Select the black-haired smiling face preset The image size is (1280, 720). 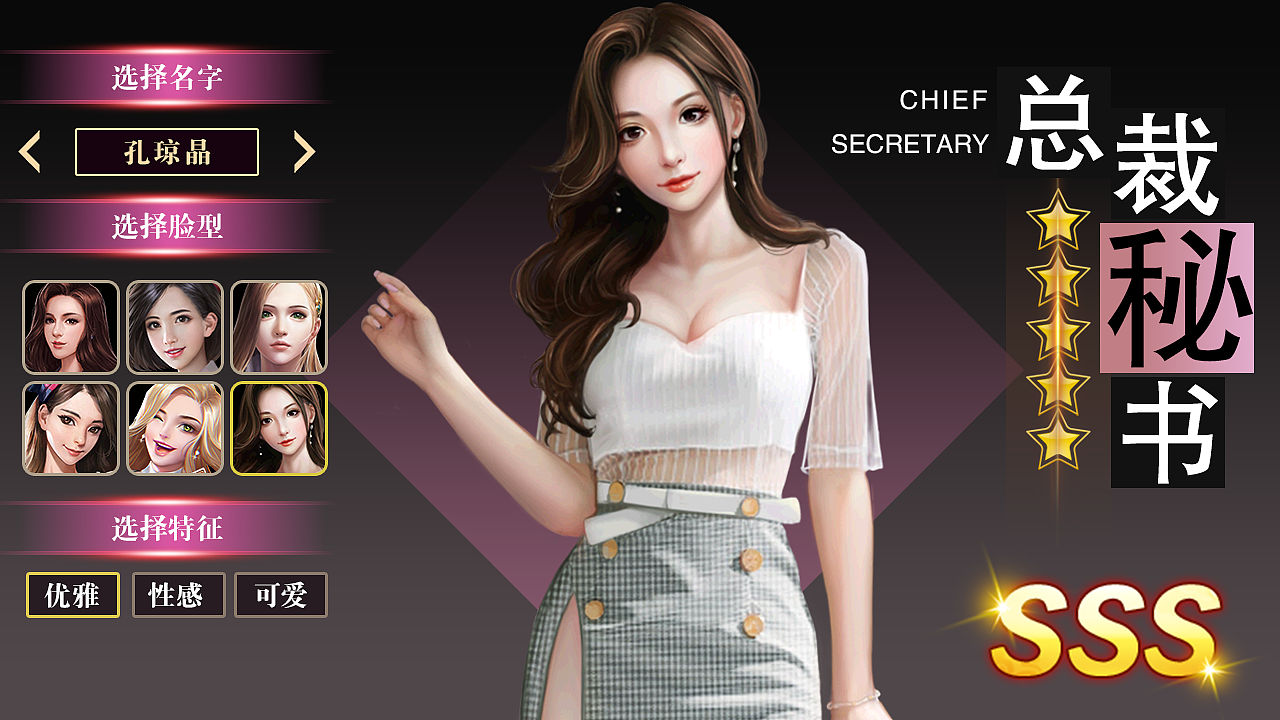point(175,328)
